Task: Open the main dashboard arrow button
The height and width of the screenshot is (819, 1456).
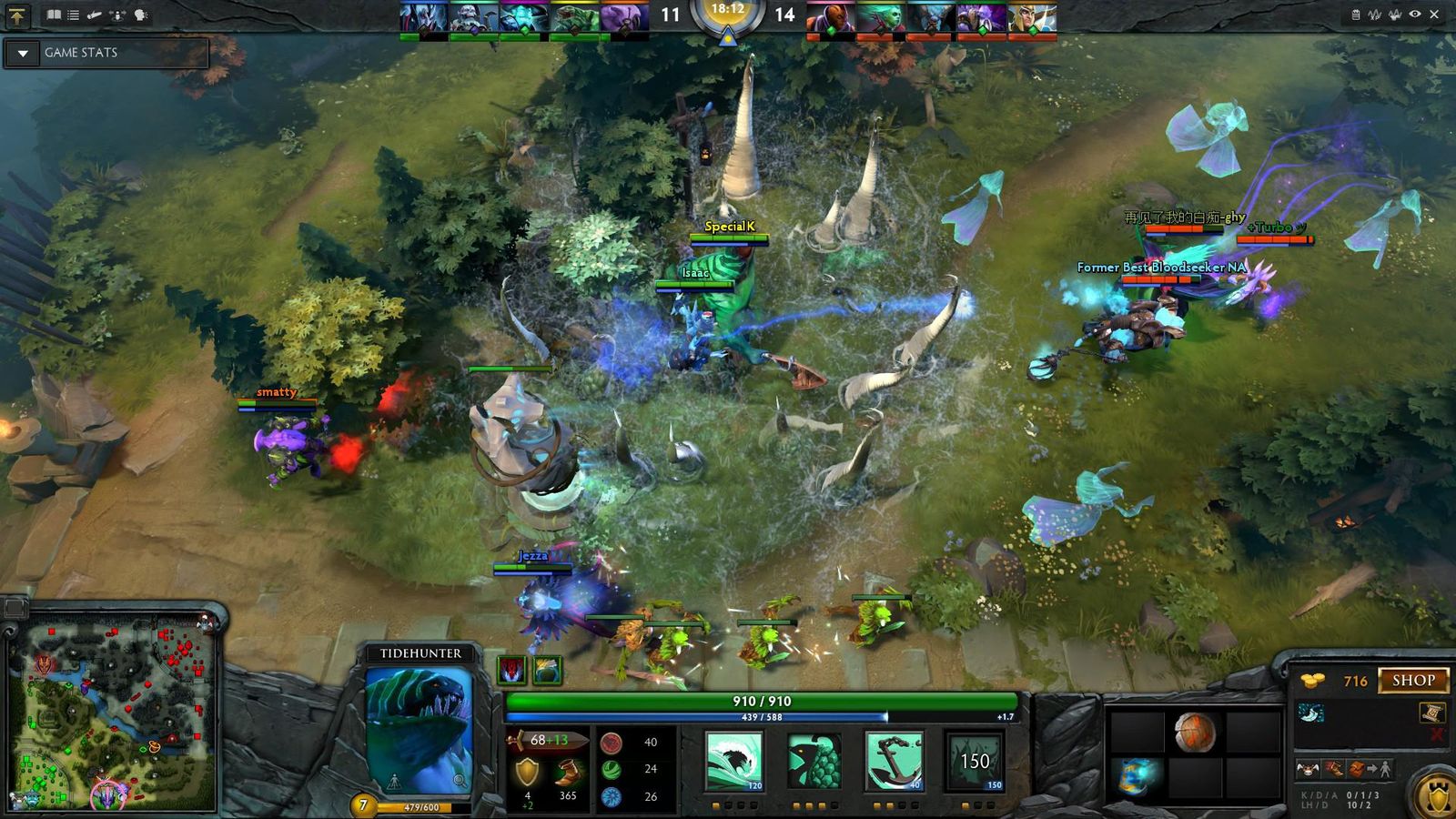Action: (17, 15)
